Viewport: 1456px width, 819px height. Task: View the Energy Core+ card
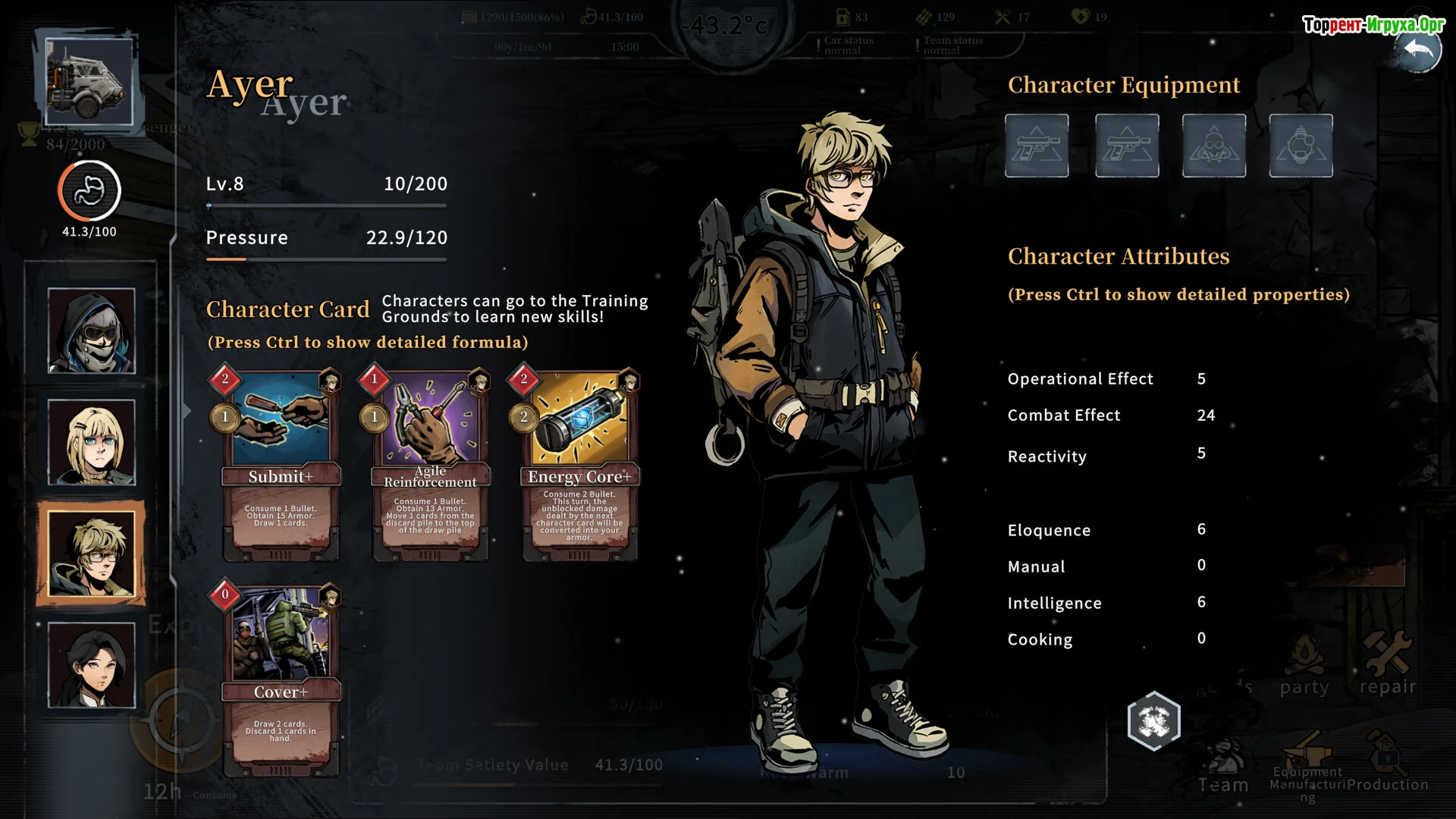point(579,466)
